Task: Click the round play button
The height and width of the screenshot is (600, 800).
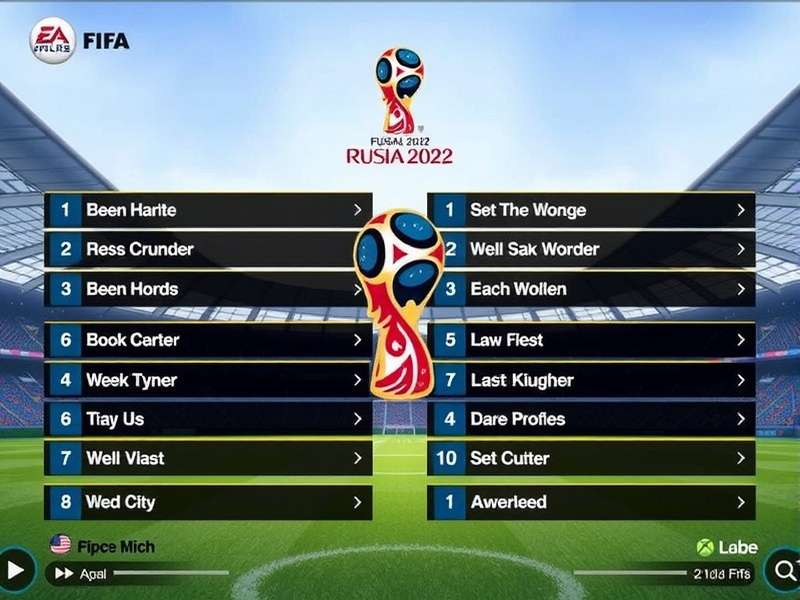Action: coord(15,571)
